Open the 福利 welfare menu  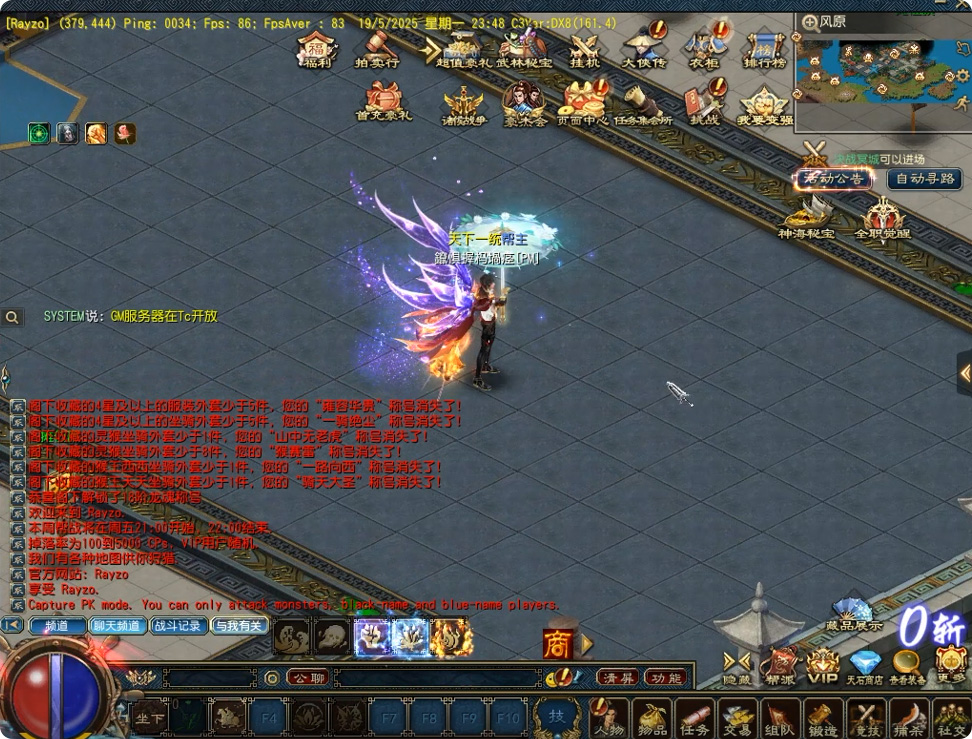click(x=319, y=50)
